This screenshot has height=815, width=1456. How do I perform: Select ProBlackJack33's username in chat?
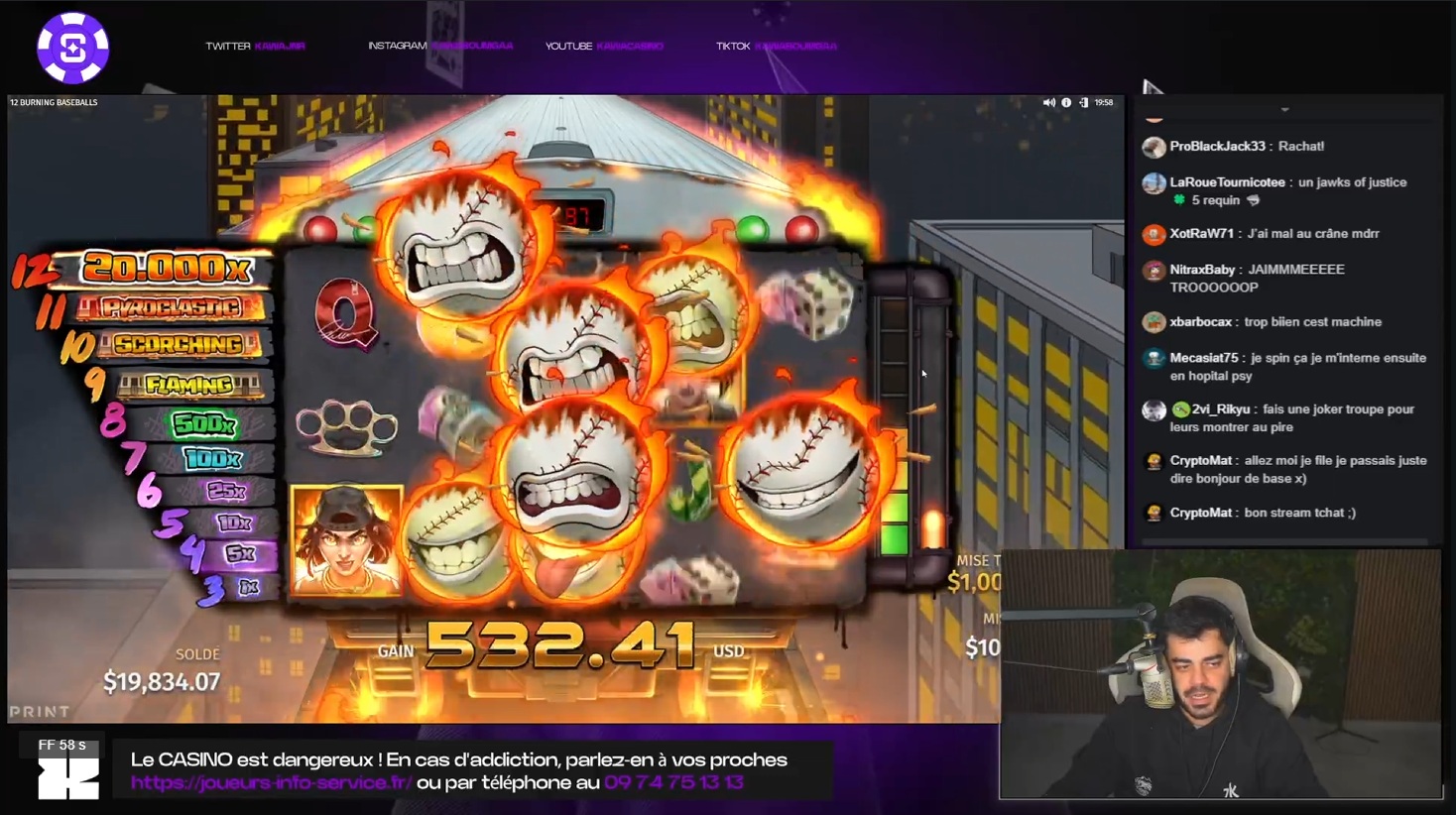pyautogui.click(x=1217, y=146)
